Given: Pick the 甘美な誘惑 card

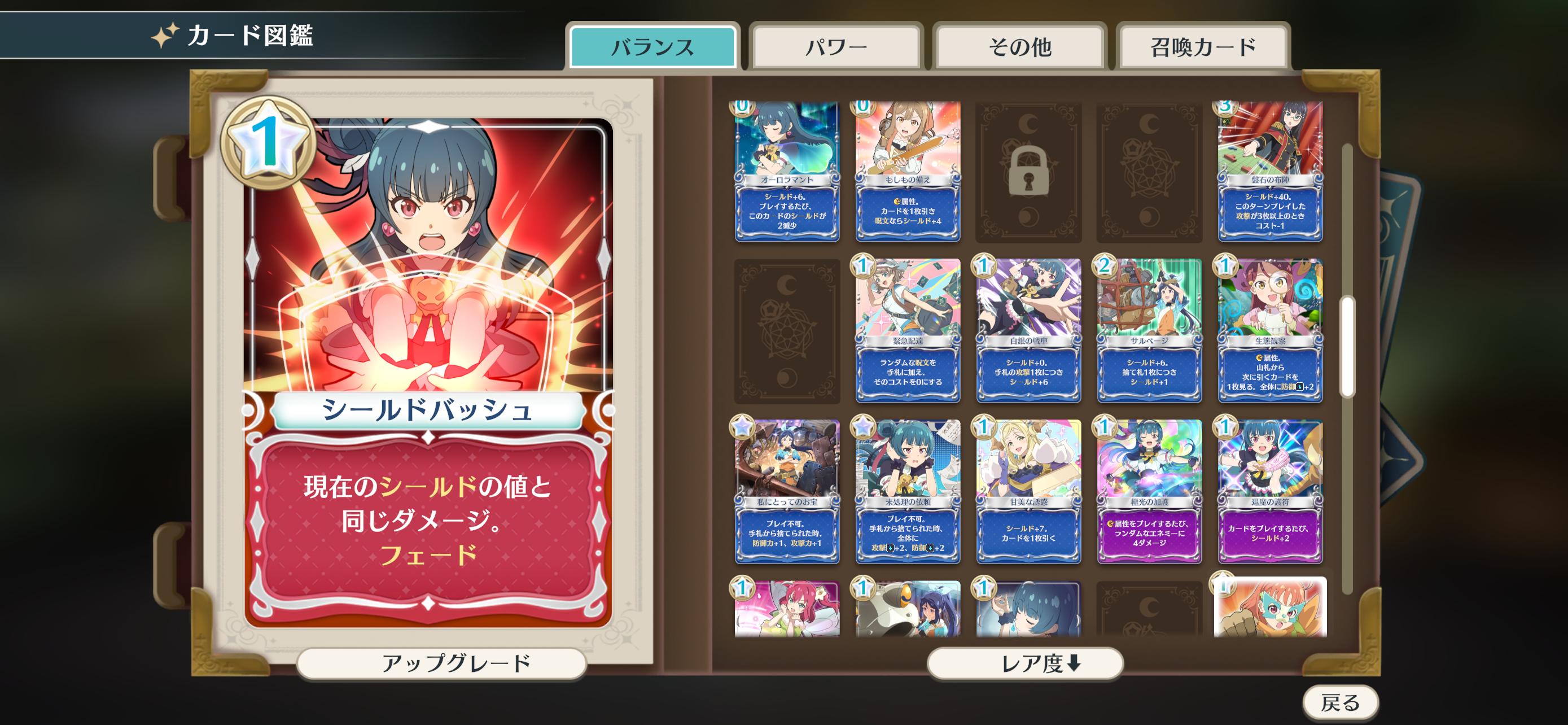Looking at the screenshot, I should coord(1029,491).
